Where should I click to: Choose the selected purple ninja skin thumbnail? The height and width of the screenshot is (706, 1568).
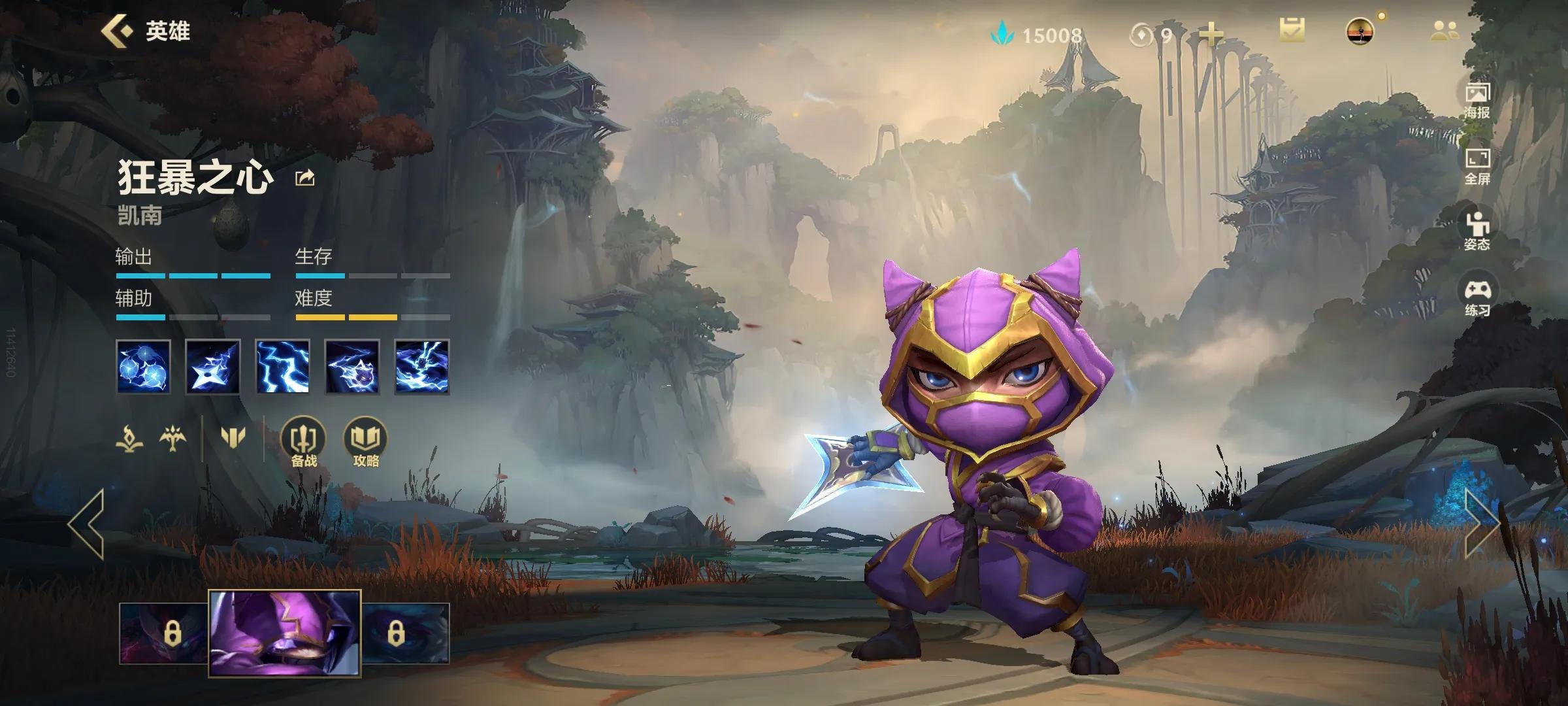pyautogui.click(x=285, y=632)
